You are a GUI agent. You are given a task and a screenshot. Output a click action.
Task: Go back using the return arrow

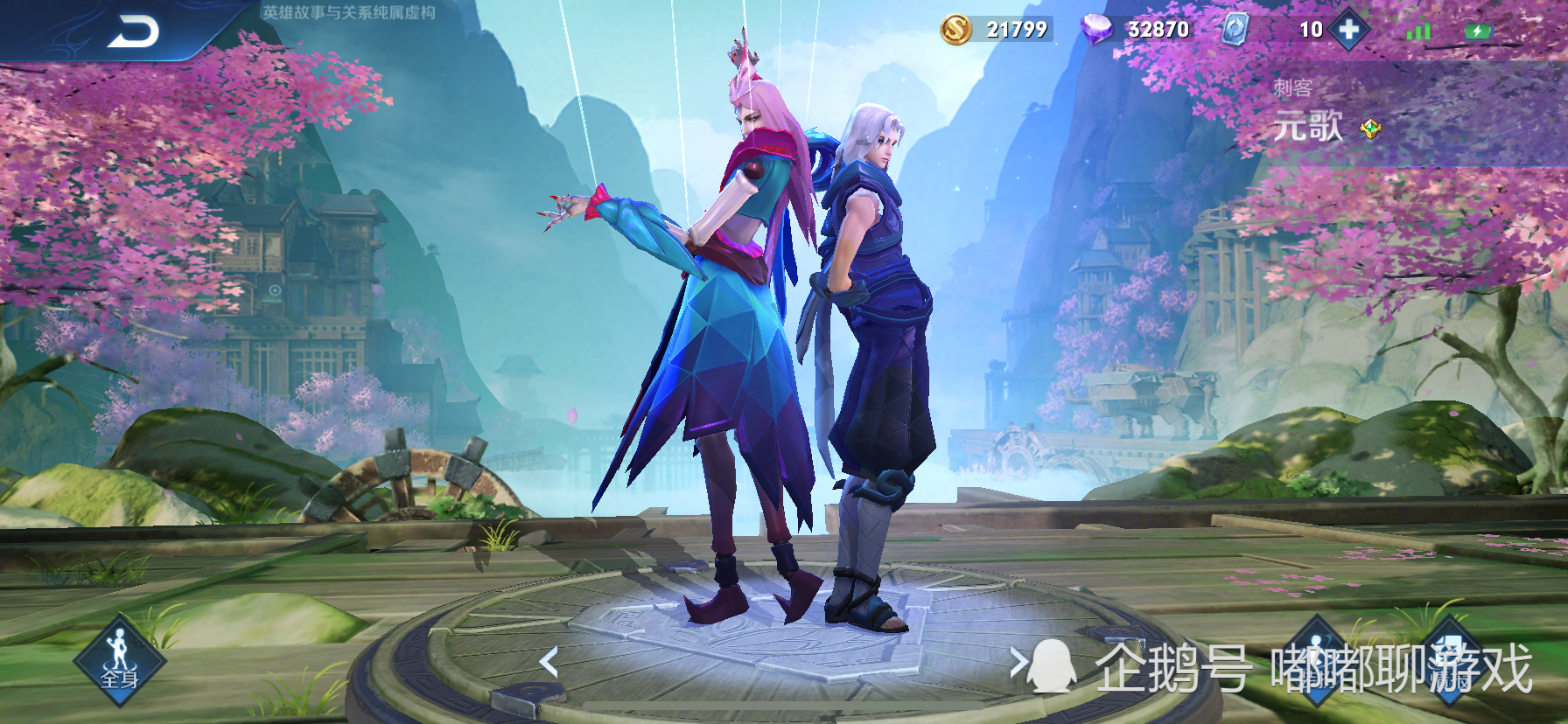coord(133,31)
